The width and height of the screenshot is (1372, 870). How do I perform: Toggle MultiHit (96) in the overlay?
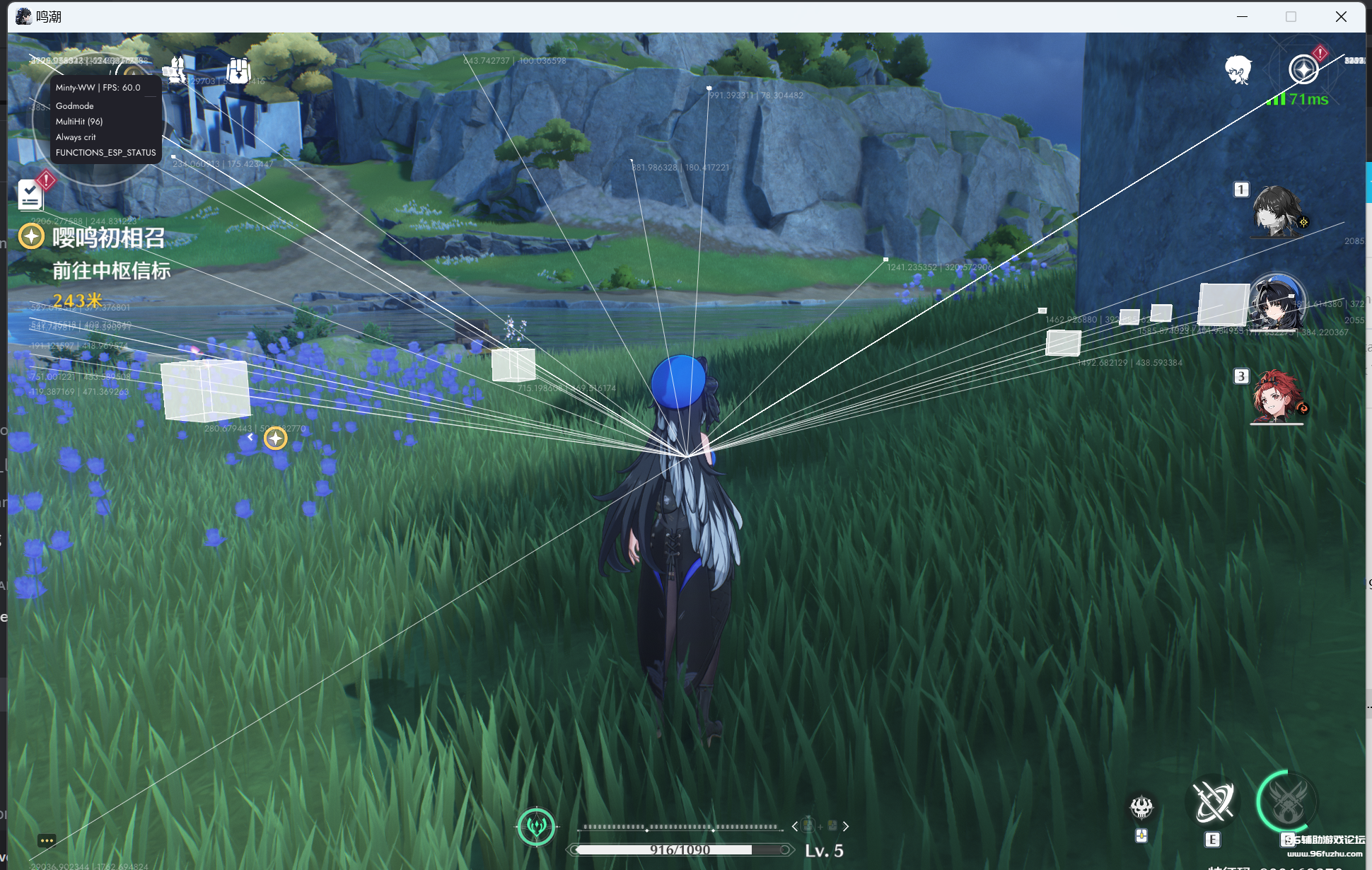coord(79,121)
